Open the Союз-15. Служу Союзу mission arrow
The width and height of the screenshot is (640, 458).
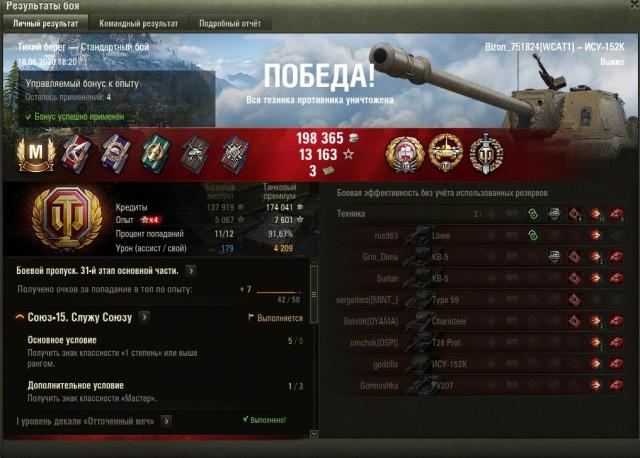click(x=144, y=317)
